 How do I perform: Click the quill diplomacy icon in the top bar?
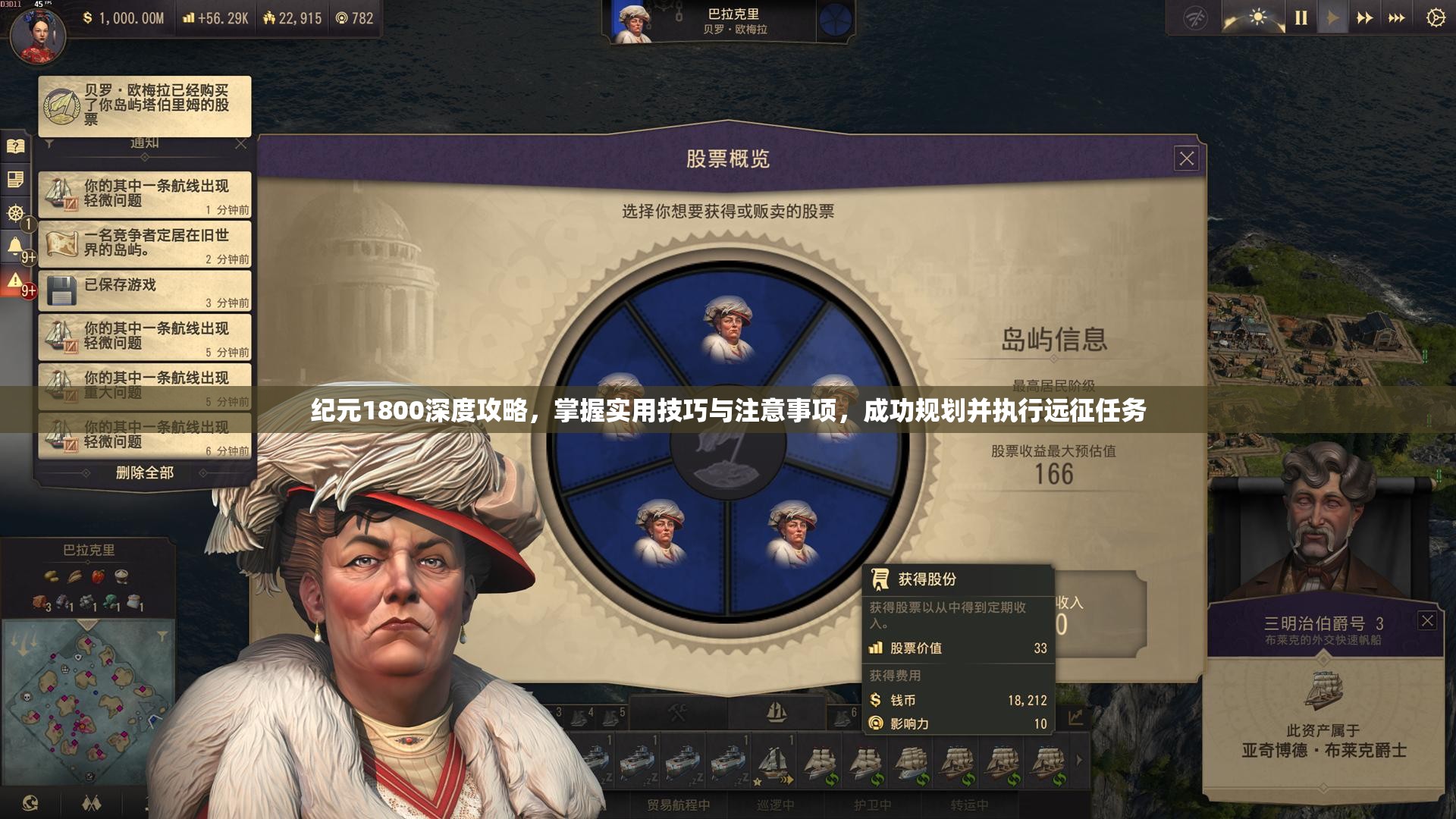click(x=1195, y=19)
